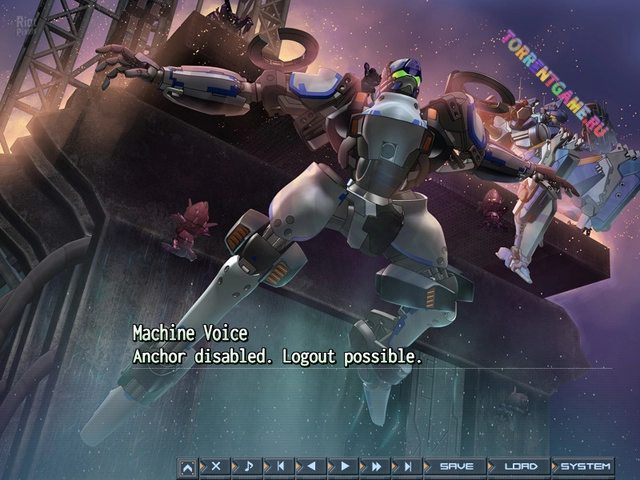Activate the fast-forward double arrow
Image resolution: width=640 pixels, height=480 pixels.
coord(375,466)
